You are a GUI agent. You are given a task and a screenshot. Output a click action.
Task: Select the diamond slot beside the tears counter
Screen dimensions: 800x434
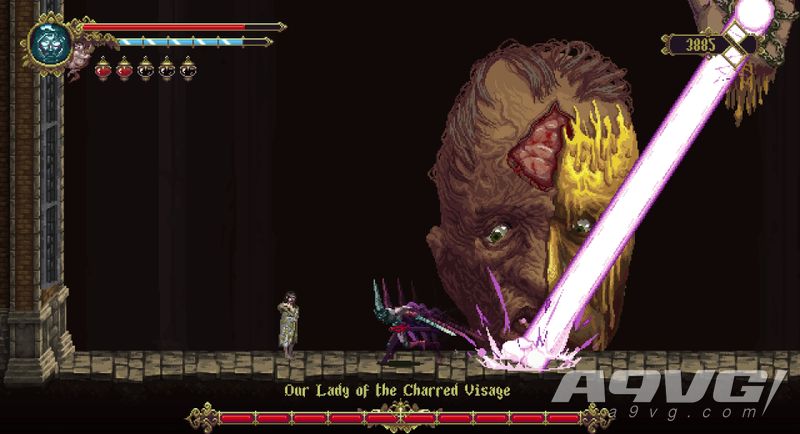tap(741, 44)
